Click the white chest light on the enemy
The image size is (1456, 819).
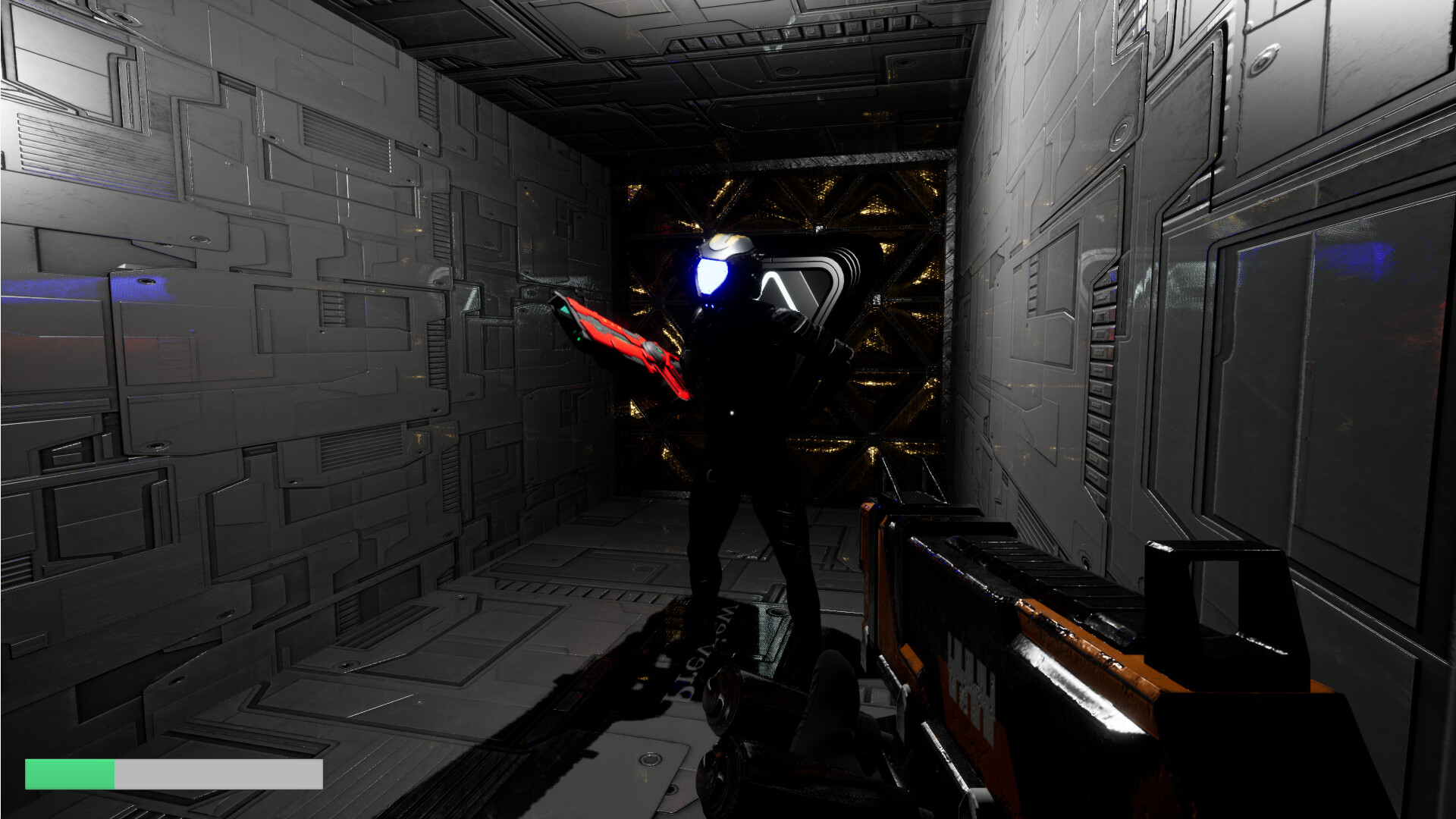(x=732, y=412)
